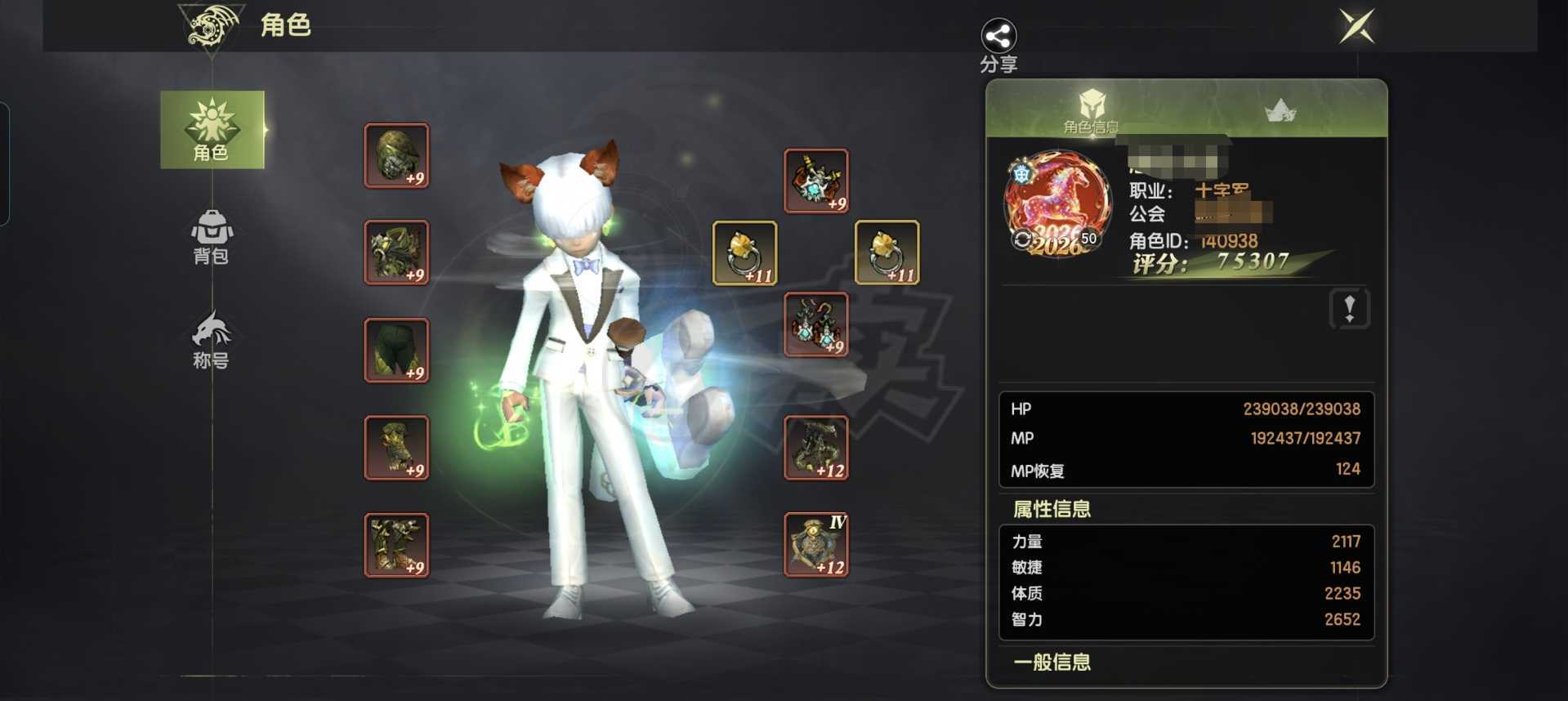1568x701 pixels.
Task: Select the chest armor slot
Action: [x=396, y=252]
